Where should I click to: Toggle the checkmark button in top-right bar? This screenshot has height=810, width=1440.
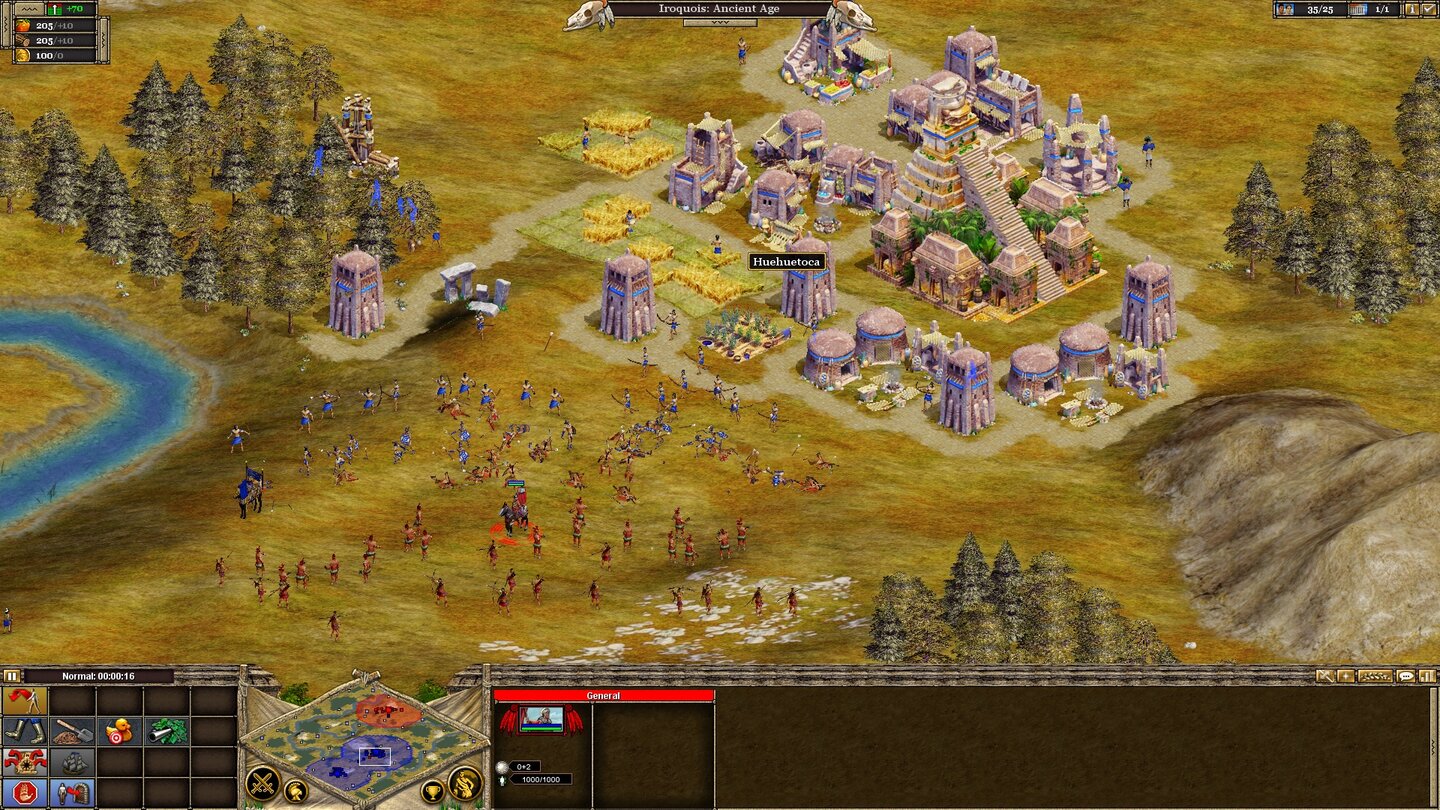coord(1427,9)
